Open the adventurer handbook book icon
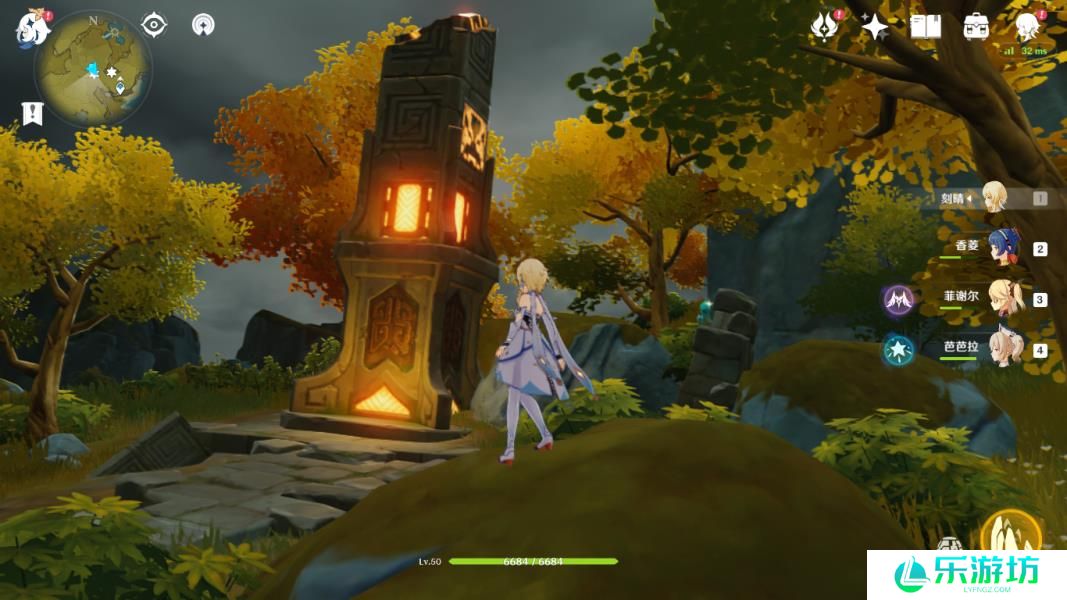 click(x=926, y=26)
